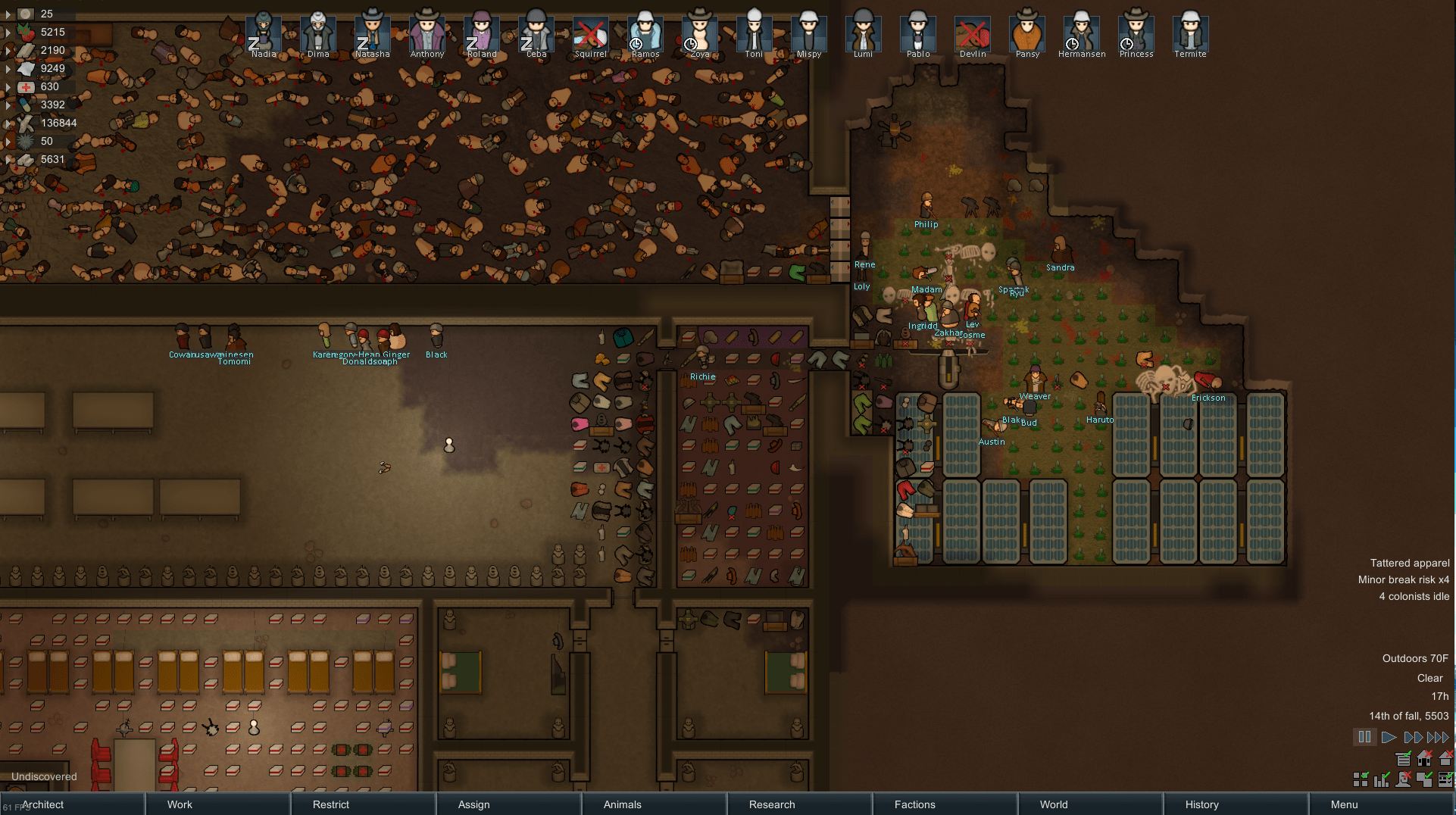The width and height of the screenshot is (1456, 815).
Task: Click the silver resource icon in the readout
Action: click(26, 14)
